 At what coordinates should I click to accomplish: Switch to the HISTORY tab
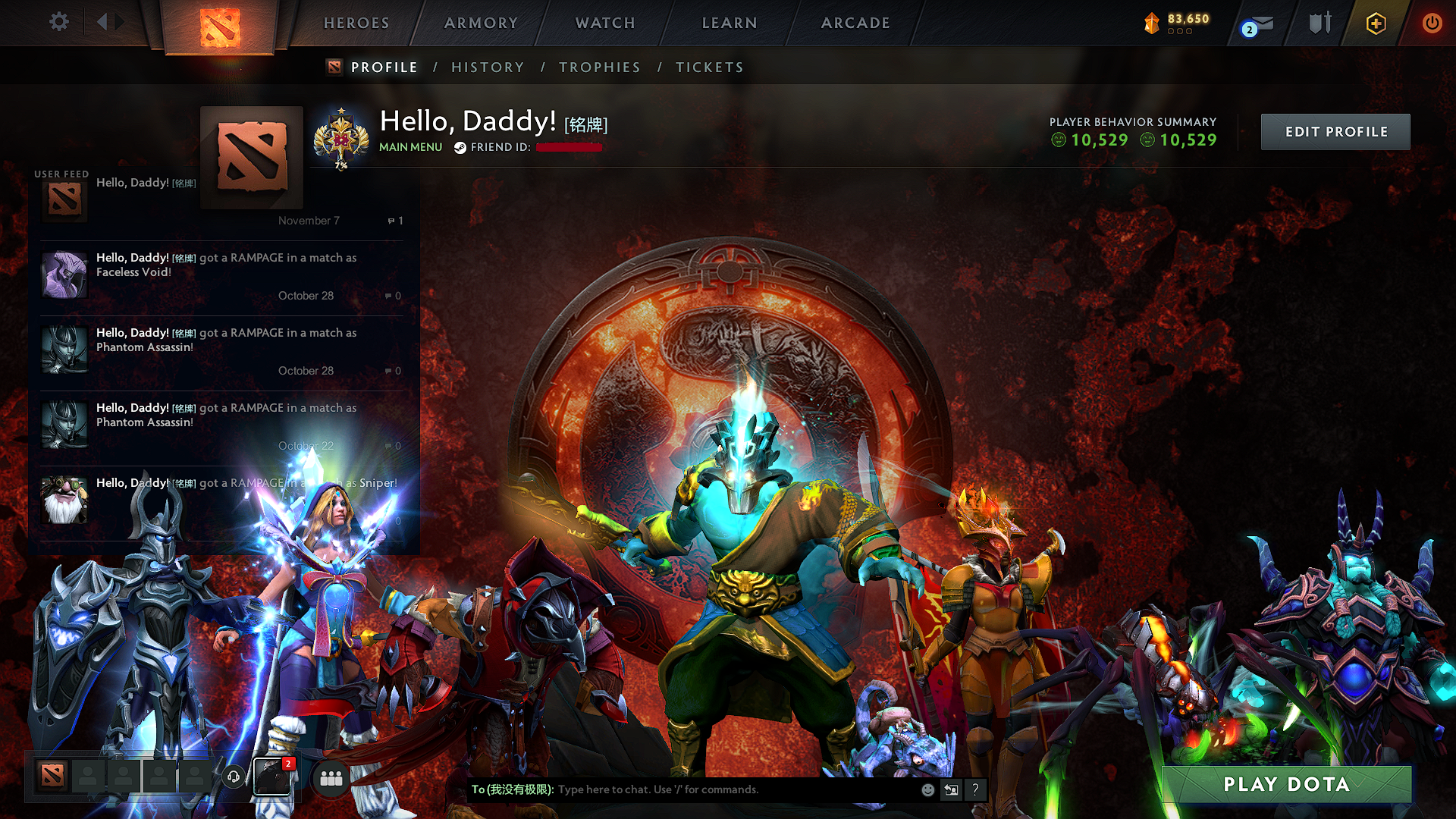point(488,67)
